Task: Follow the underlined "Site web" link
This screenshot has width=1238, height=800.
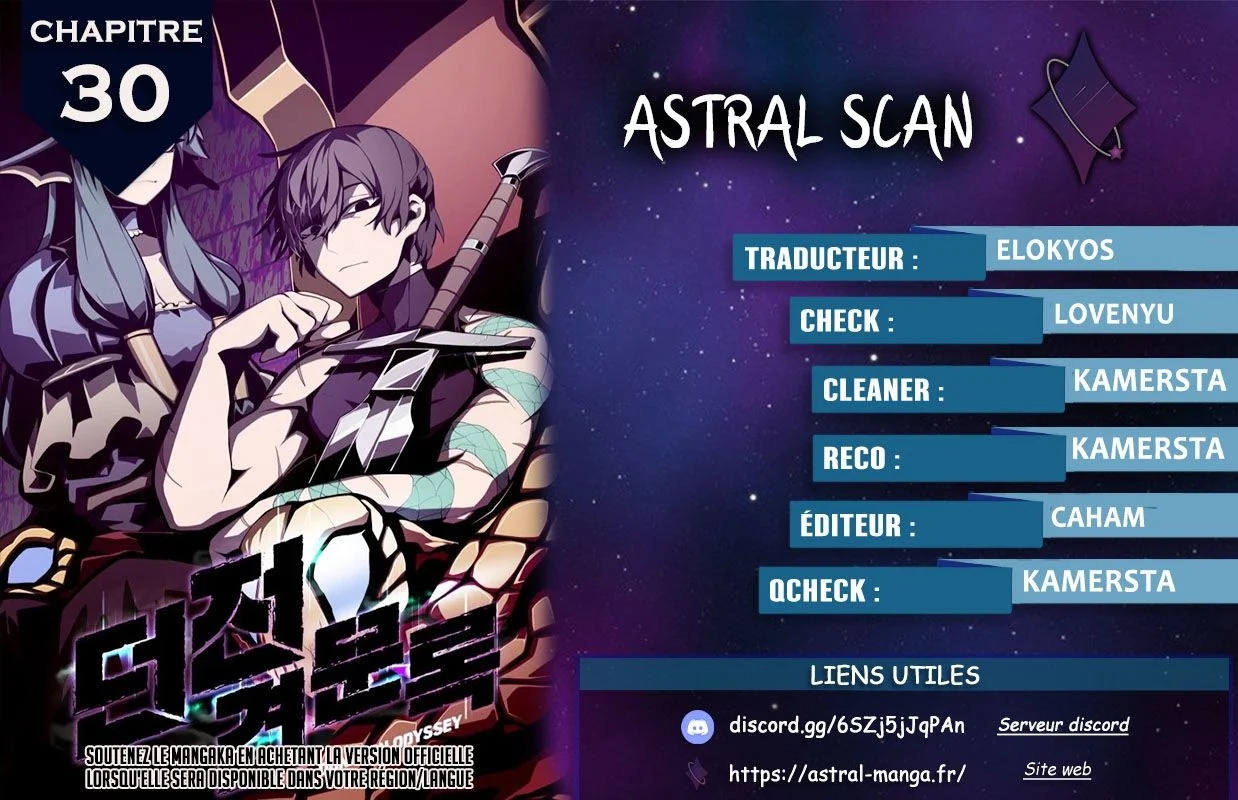Action: point(1057,770)
